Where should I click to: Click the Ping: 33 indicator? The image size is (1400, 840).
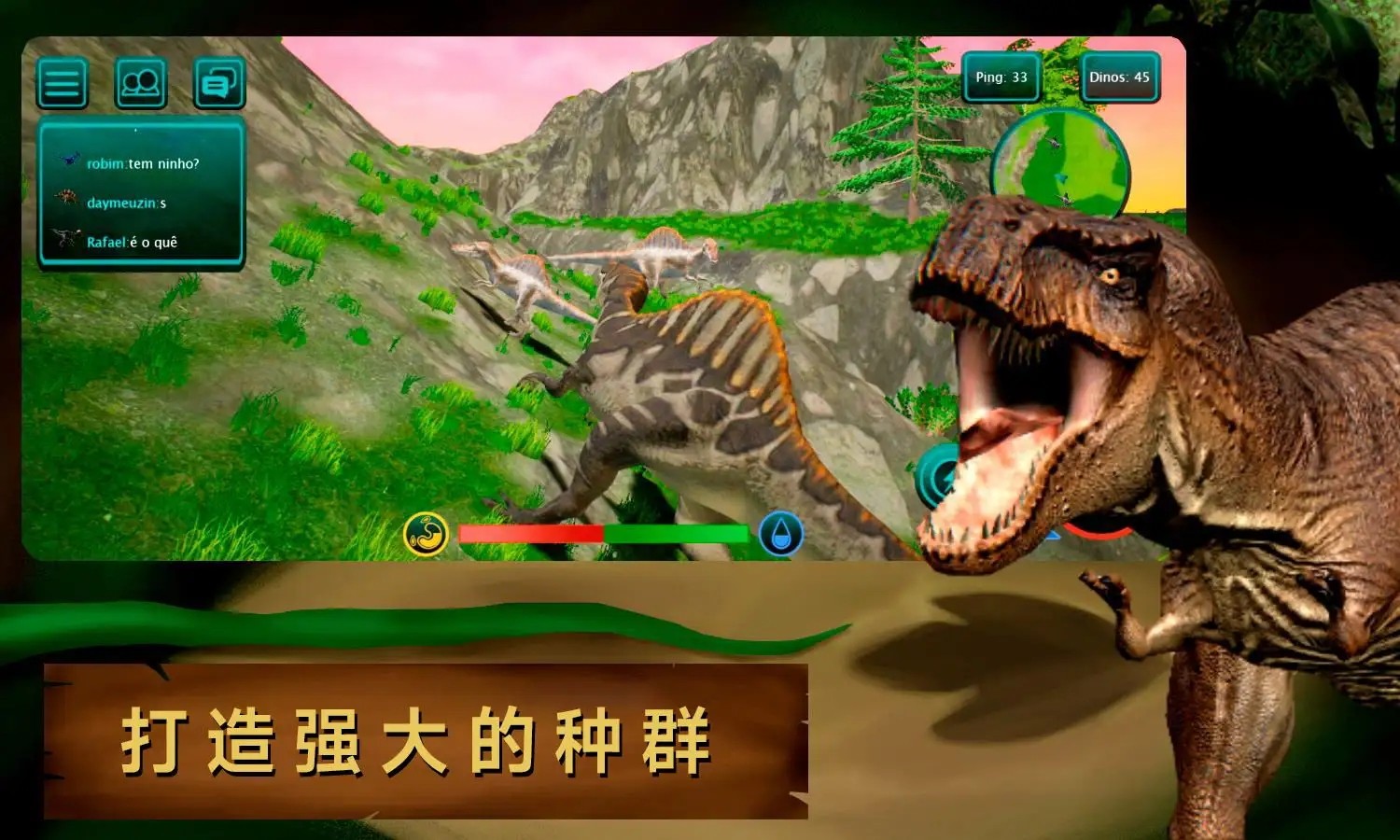pyautogui.click(x=1000, y=79)
